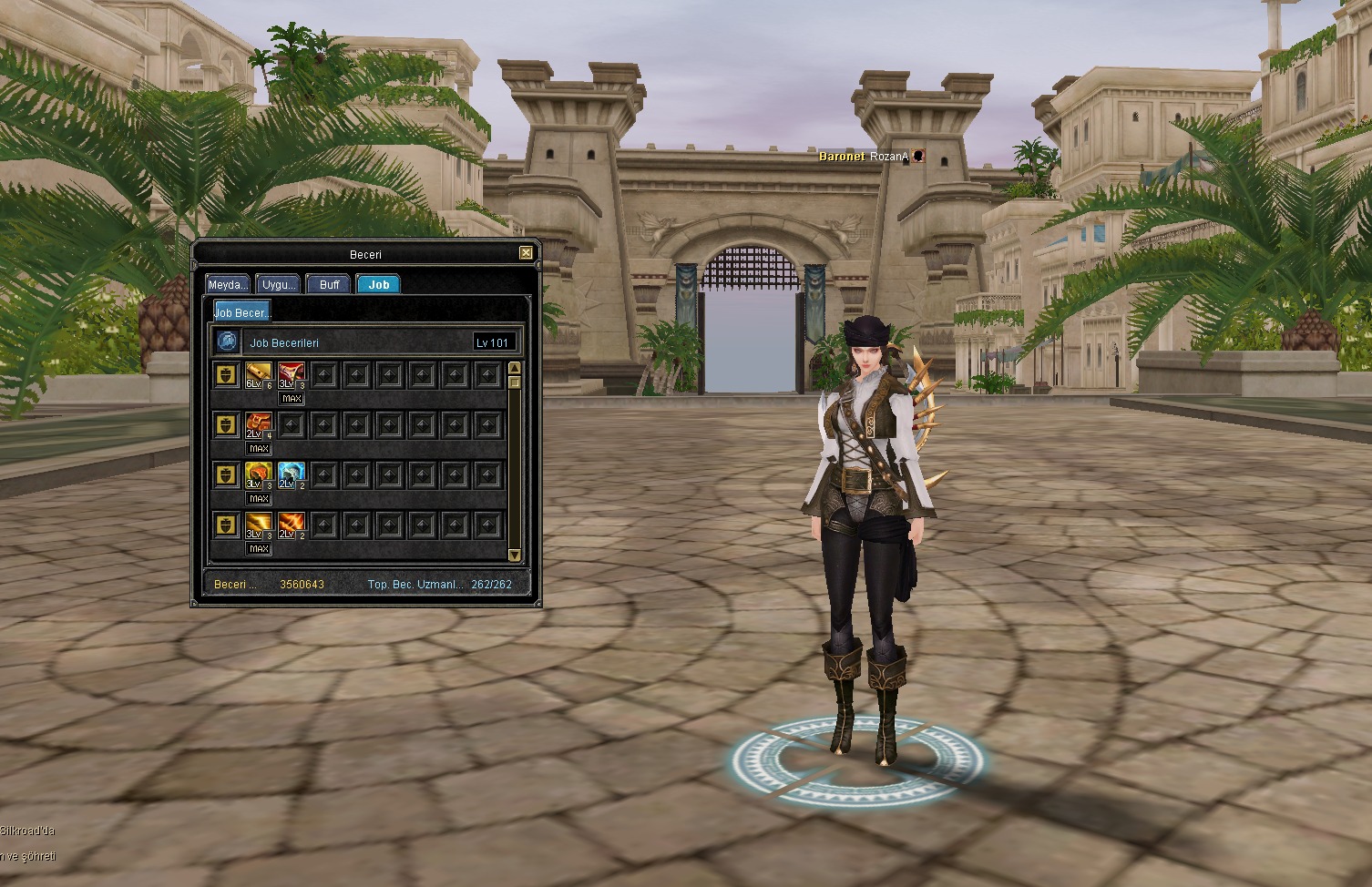
Task: Click the skill list scroll-down arrow
Action: point(514,555)
